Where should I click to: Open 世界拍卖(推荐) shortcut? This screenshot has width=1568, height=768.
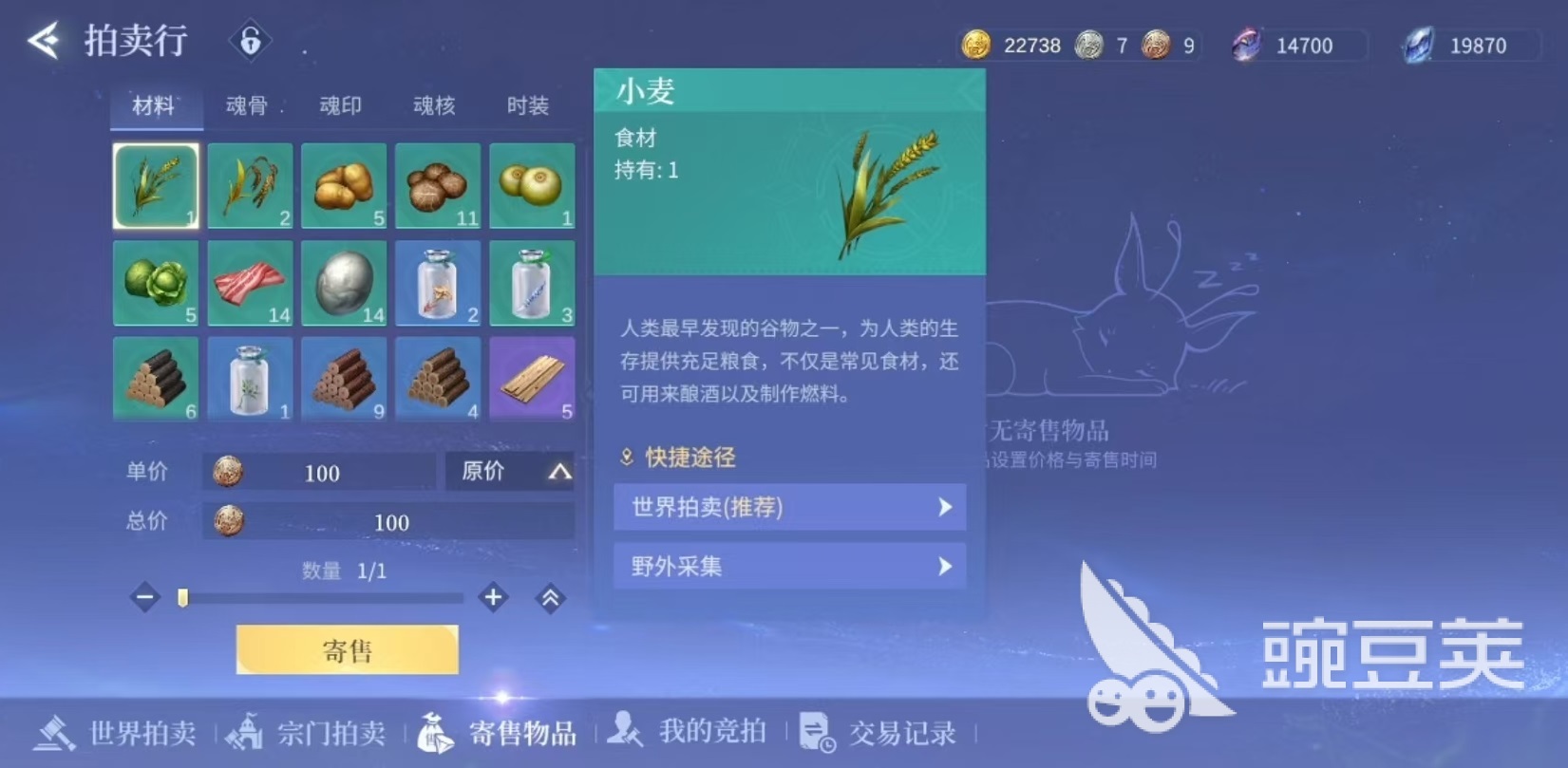click(789, 507)
